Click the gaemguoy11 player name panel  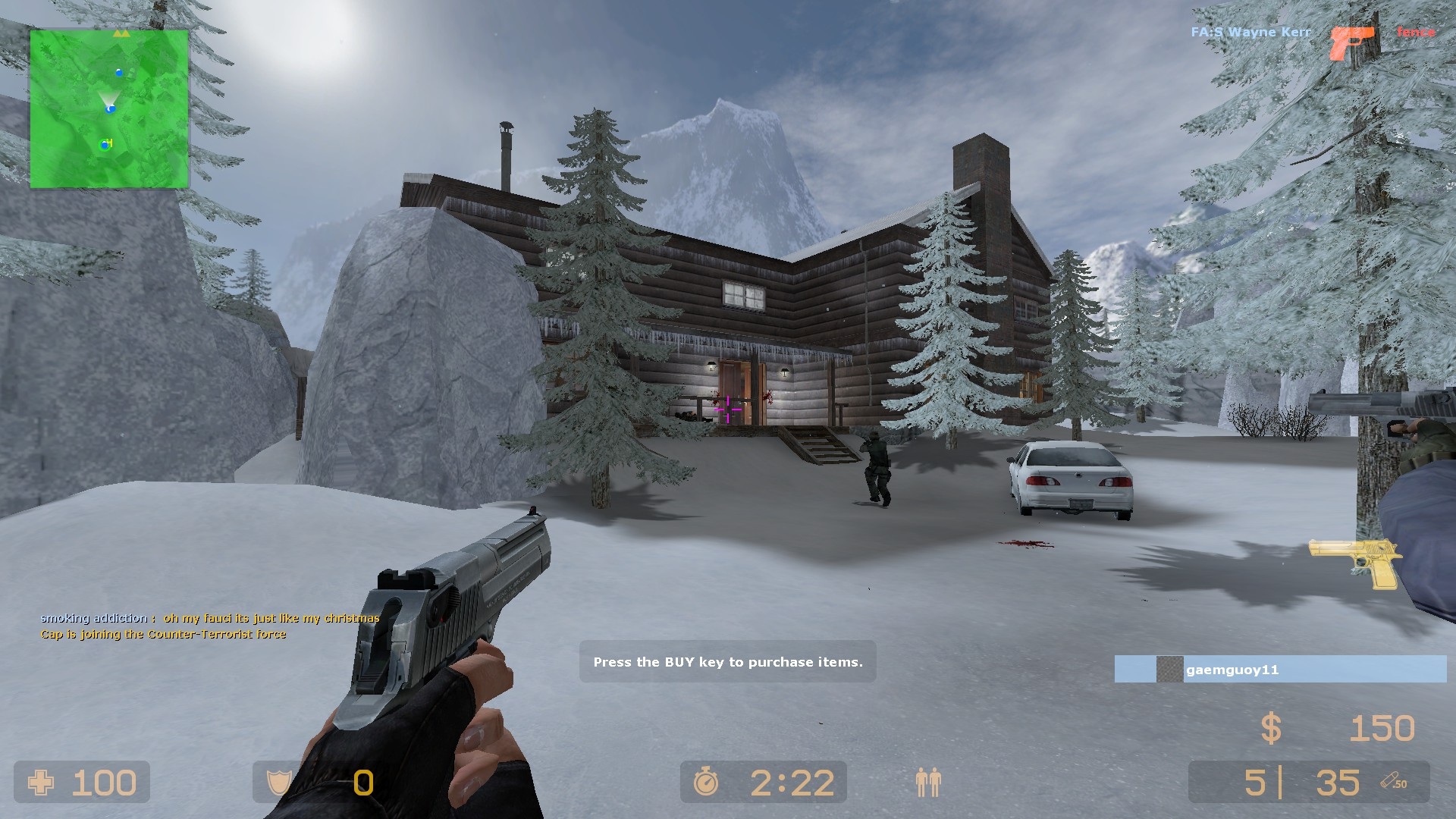click(1280, 670)
